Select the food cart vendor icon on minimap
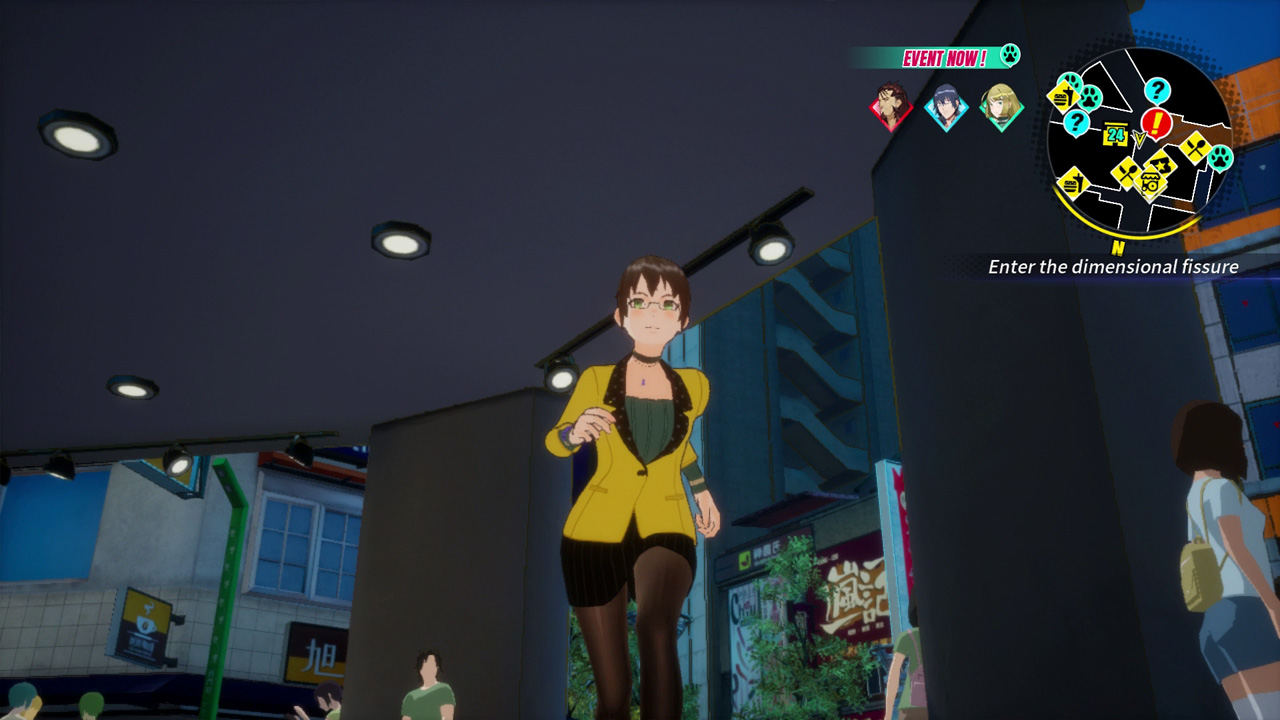This screenshot has height=720, width=1280. point(1151,181)
